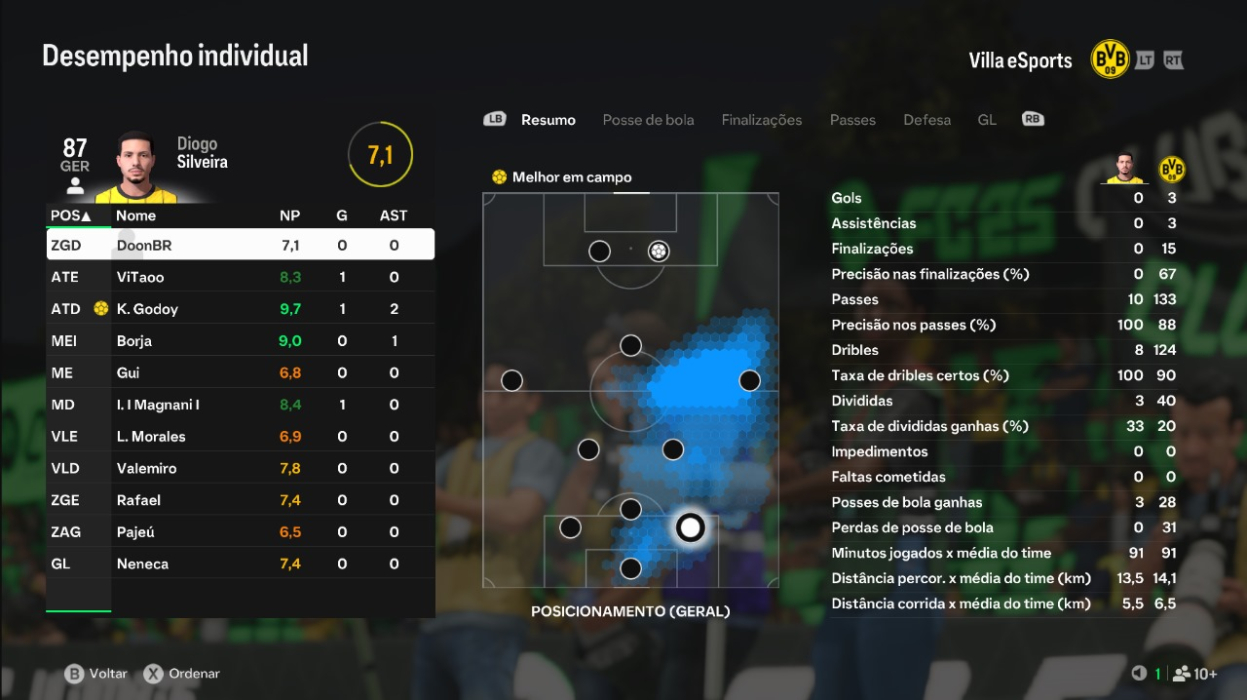Pick Valemiro player row
Image resolution: width=1247 pixels, height=700 pixels.
(240, 469)
